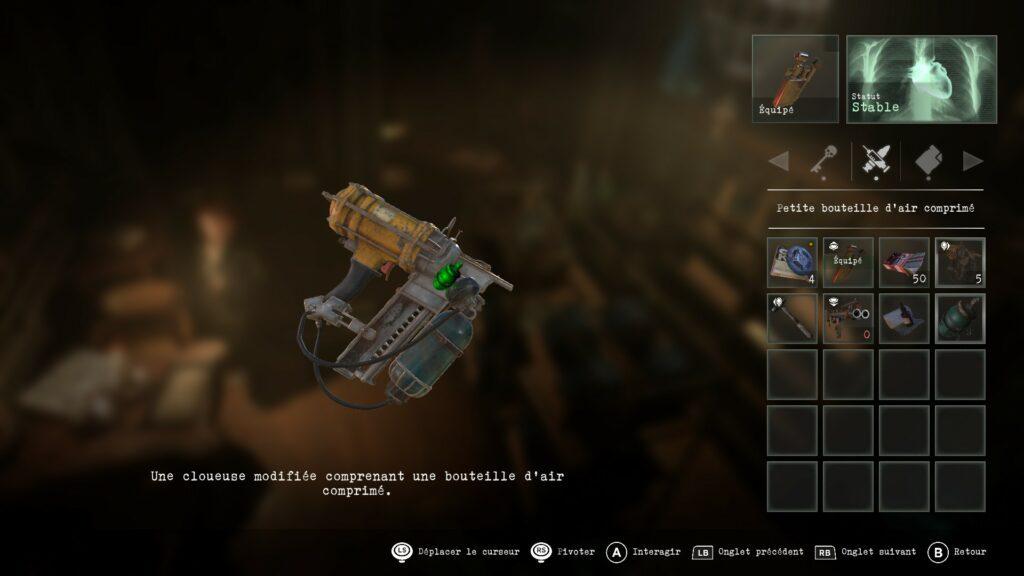Click the right arrow to next tab
This screenshot has height=576, width=1024.
[972, 160]
